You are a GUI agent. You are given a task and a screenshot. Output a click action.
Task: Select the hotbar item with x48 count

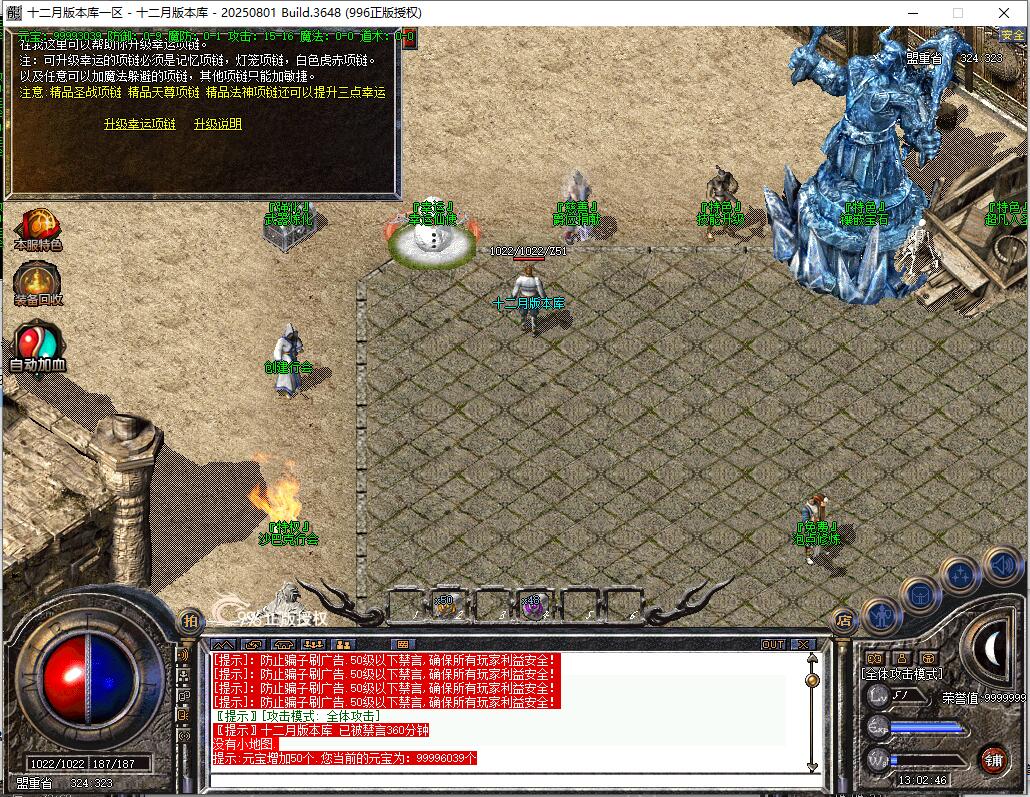tap(532, 605)
